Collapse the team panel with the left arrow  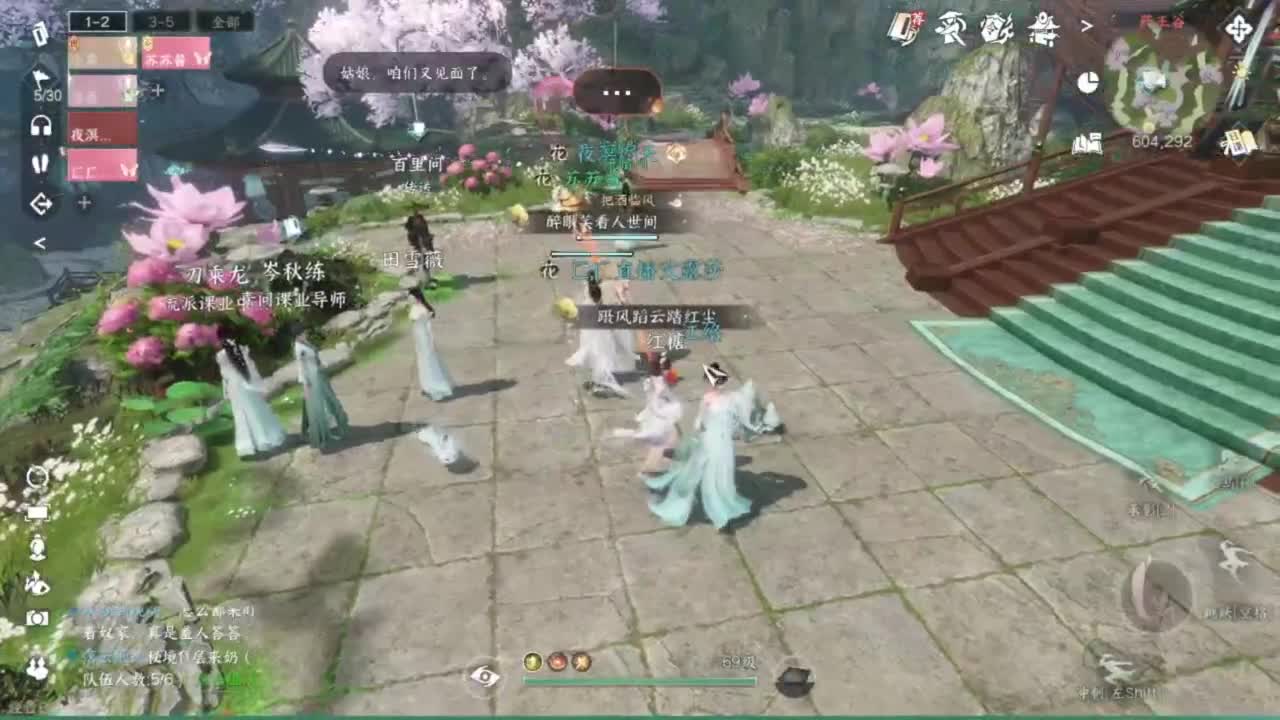(x=41, y=241)
